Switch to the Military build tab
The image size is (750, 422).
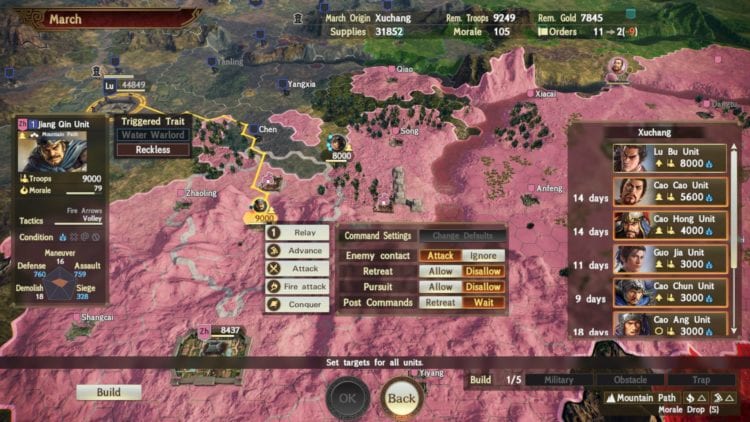pyautogui.click(x=559, y=380)
